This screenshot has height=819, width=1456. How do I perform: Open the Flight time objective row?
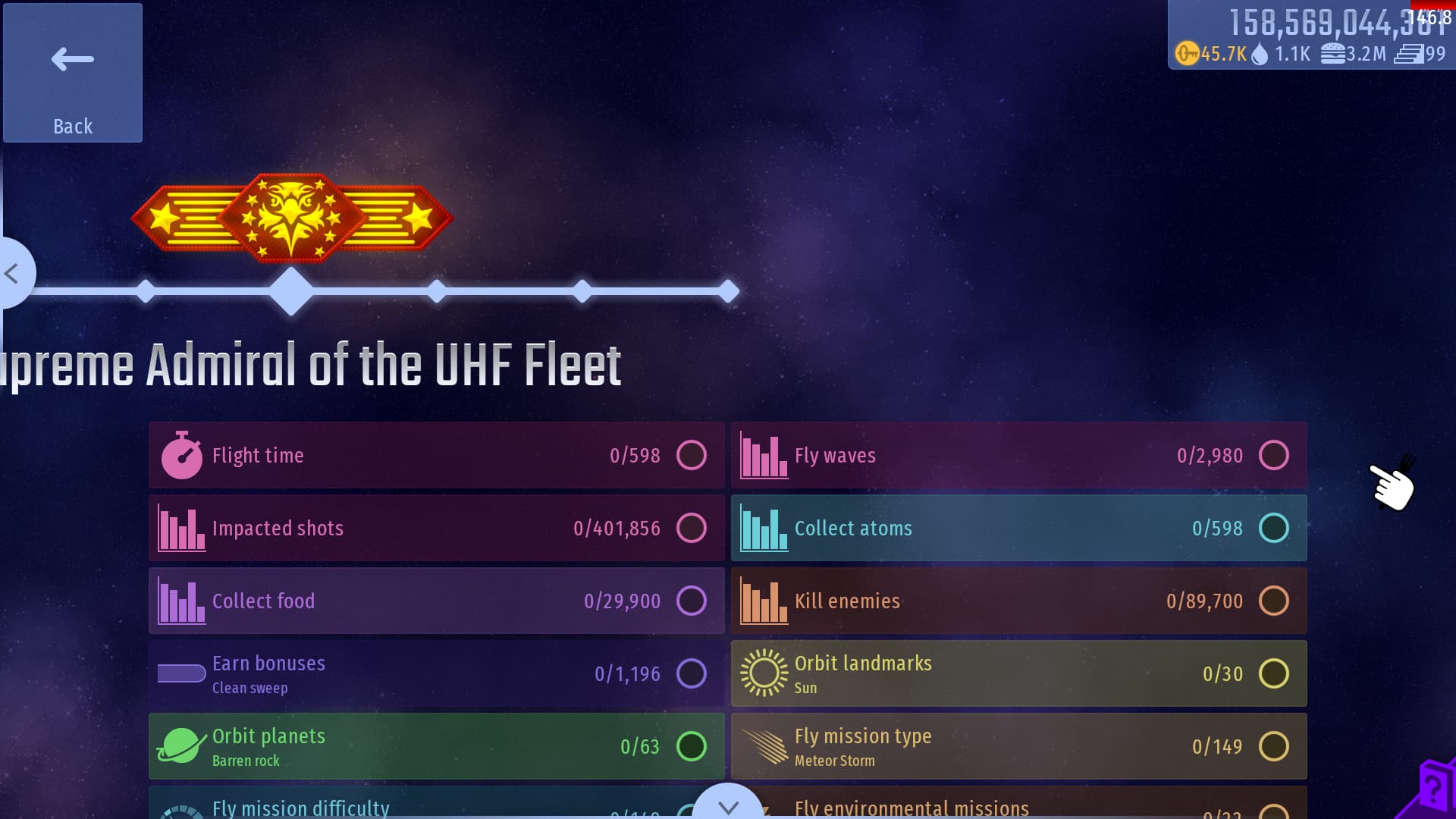436,455
